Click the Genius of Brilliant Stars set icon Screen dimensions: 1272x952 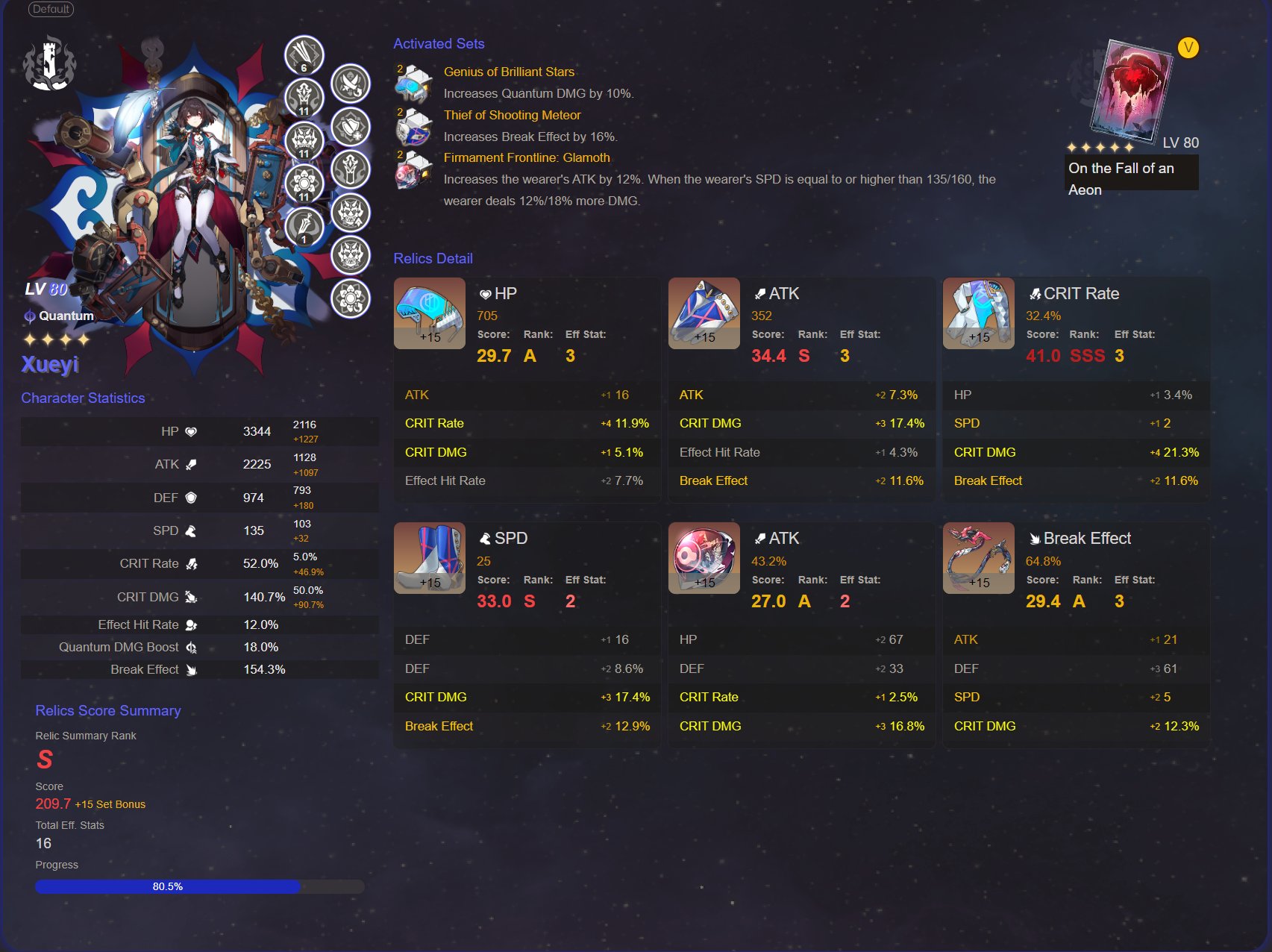(414, 84)
